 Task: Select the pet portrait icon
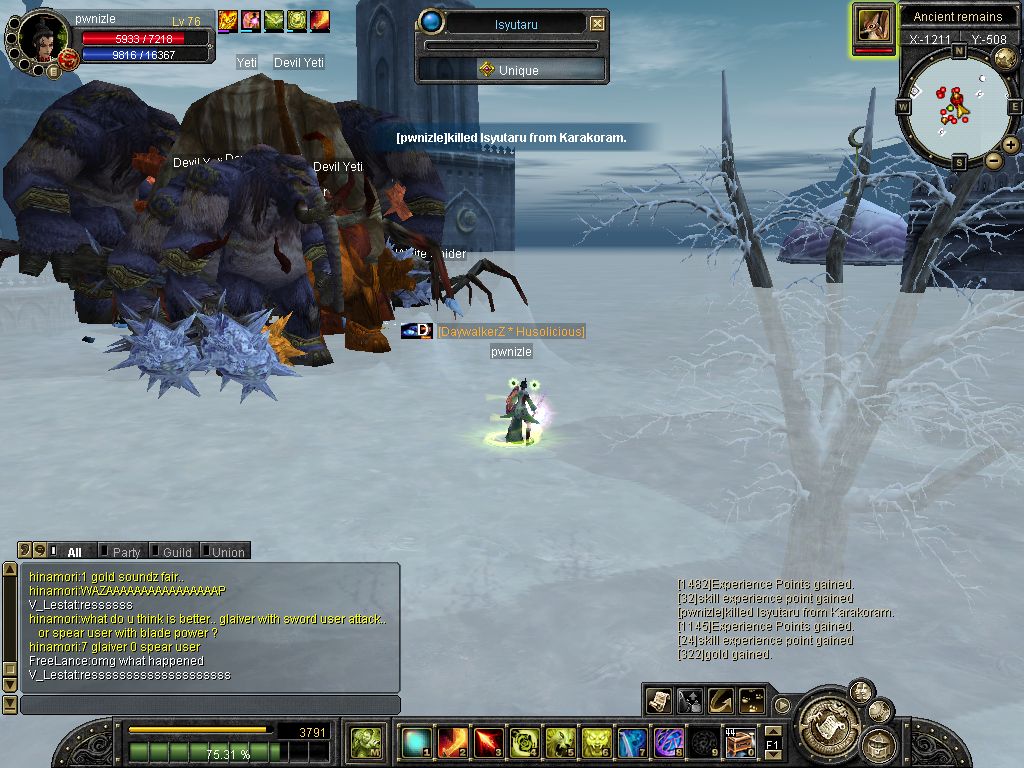pyautogui.click(x=873, y=26)
